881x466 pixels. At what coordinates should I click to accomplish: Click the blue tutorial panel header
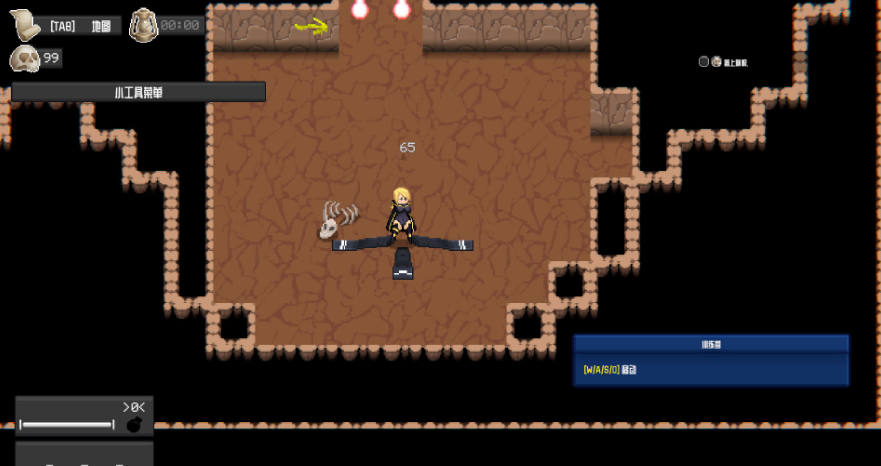[x=711, y=344]
